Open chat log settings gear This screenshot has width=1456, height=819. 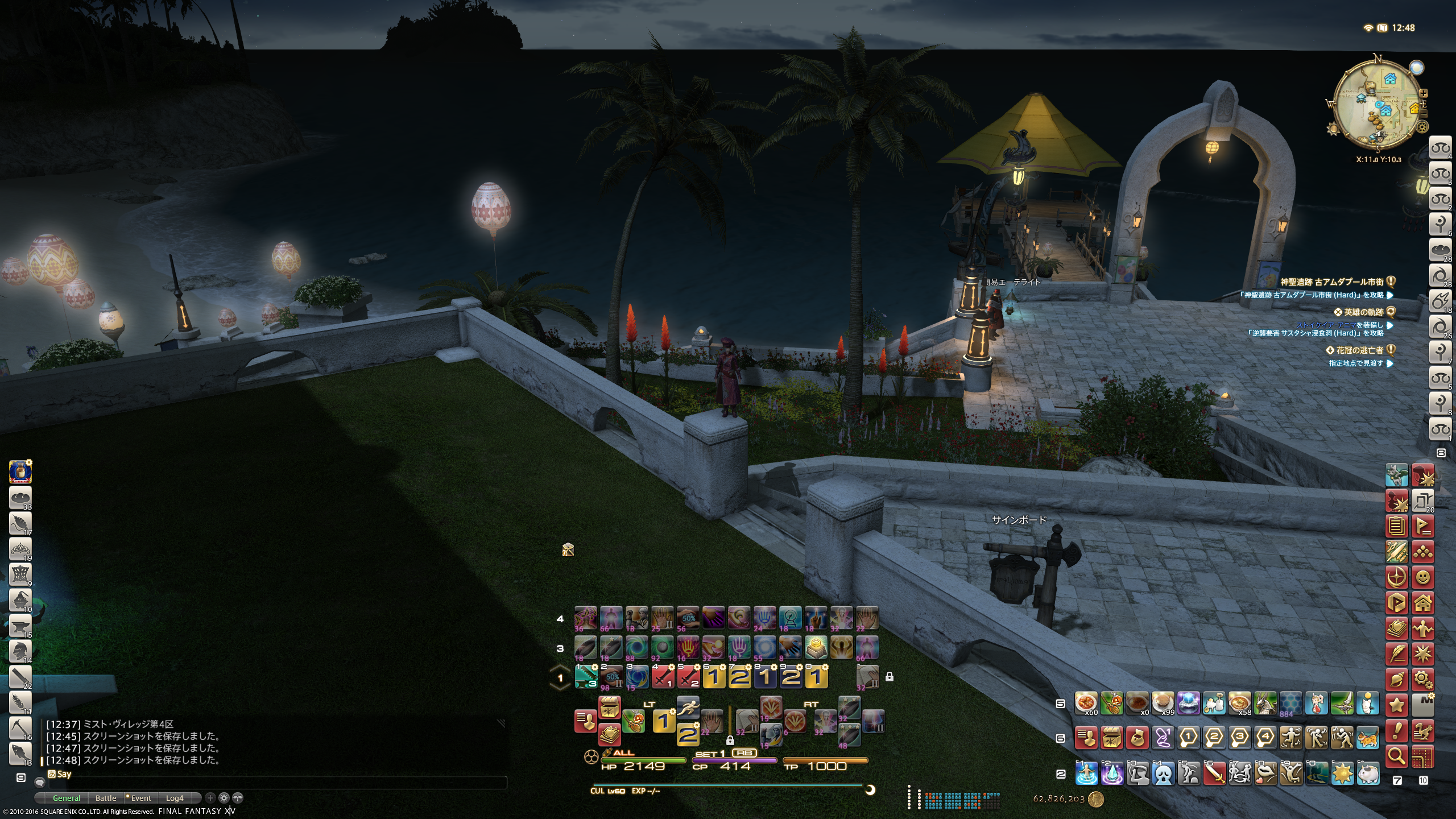pyautogui.click(x=224, y=798)
